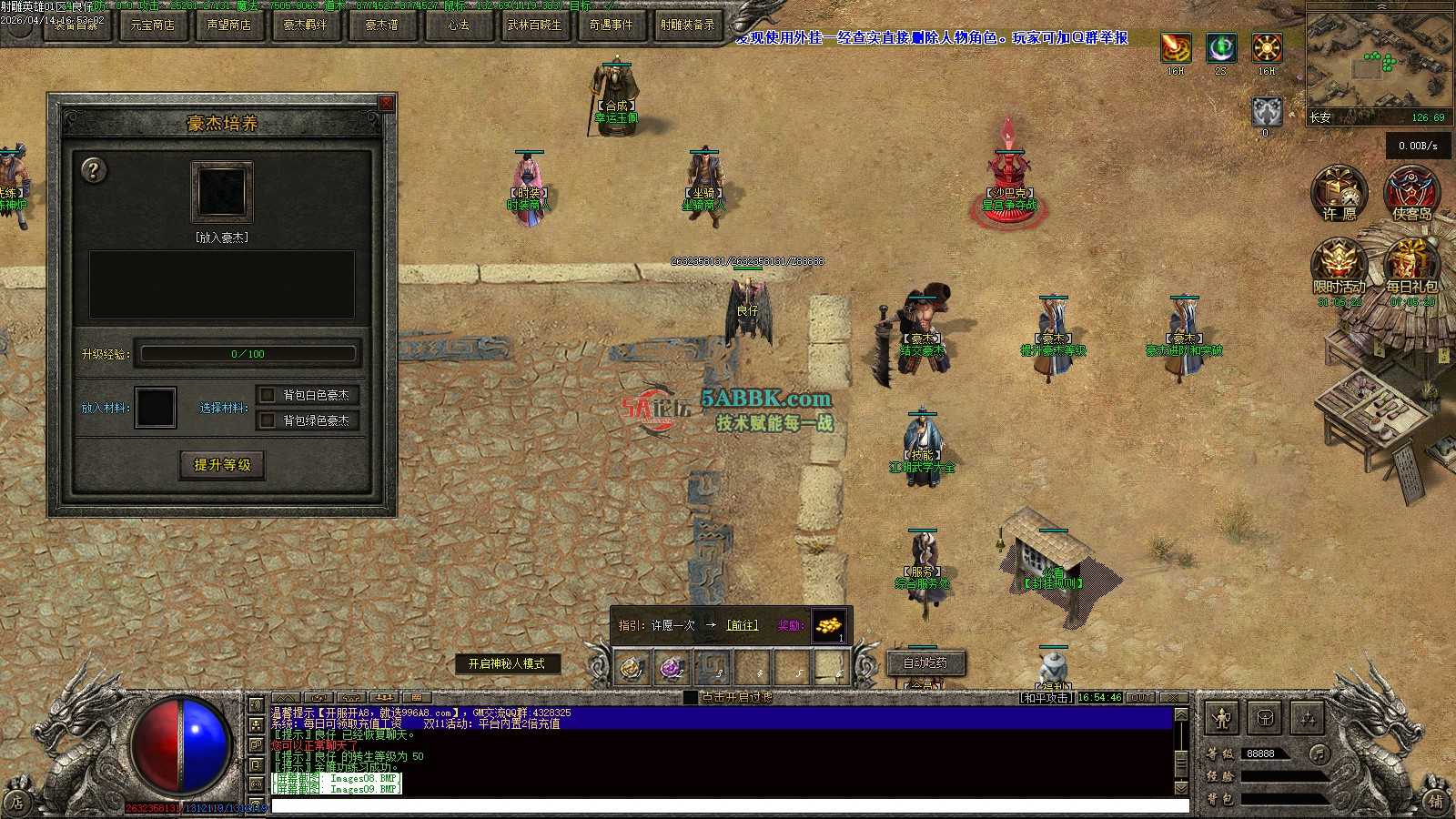The width and height of the screenshot is (1456, 819).
Task: Open the 奇遇事件 menu
Action: point(611,25)
